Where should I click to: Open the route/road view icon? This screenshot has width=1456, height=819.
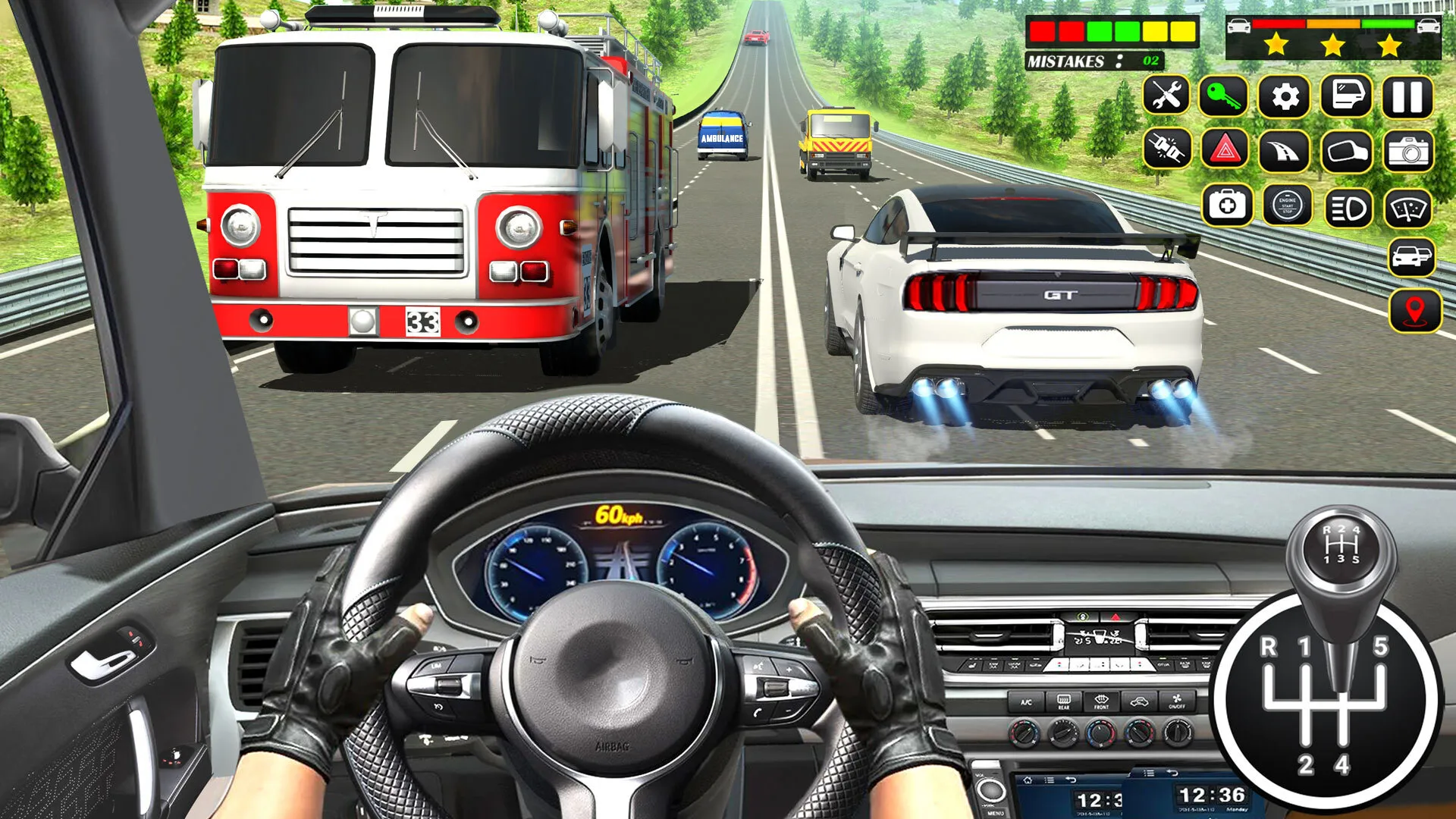click(x=1286, y=152)
